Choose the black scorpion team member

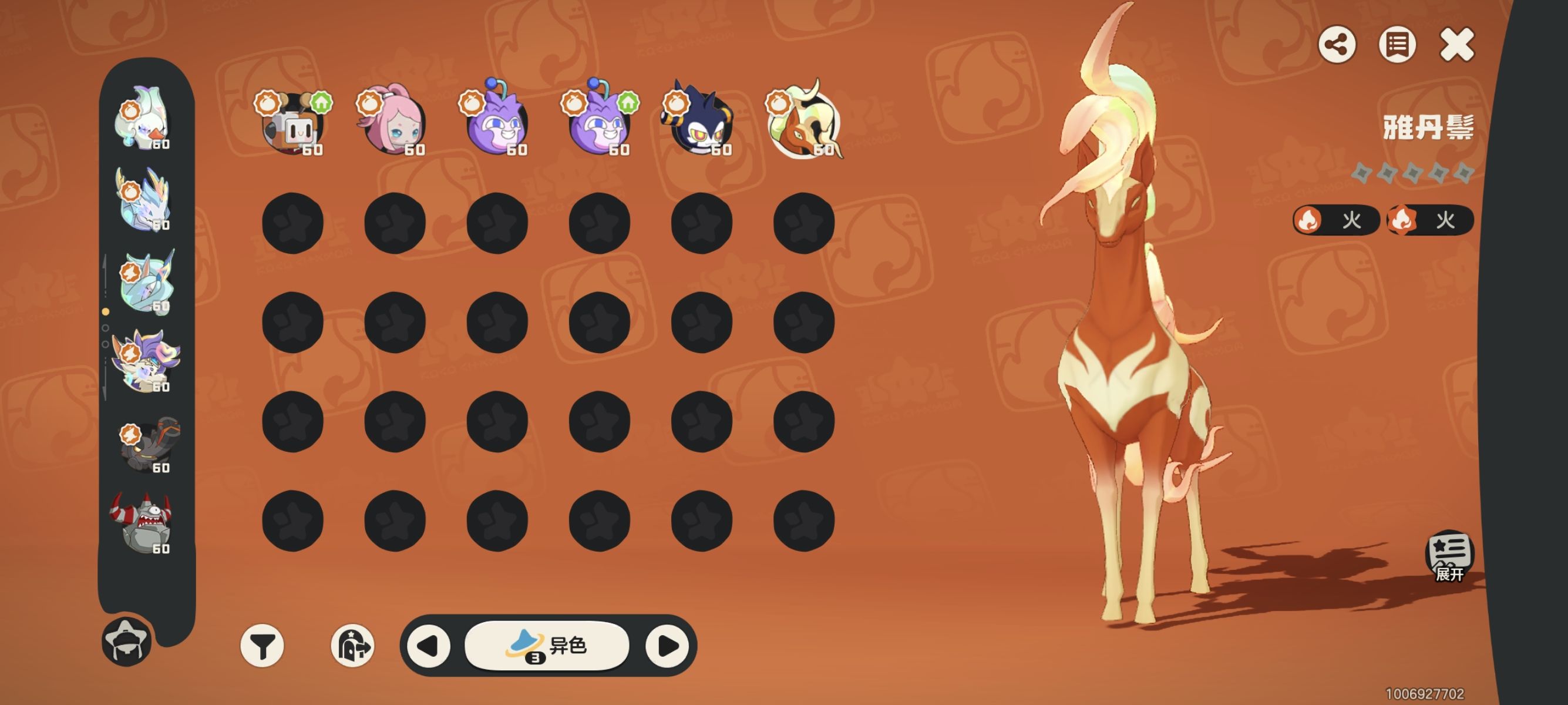click(x=148, y=444)
